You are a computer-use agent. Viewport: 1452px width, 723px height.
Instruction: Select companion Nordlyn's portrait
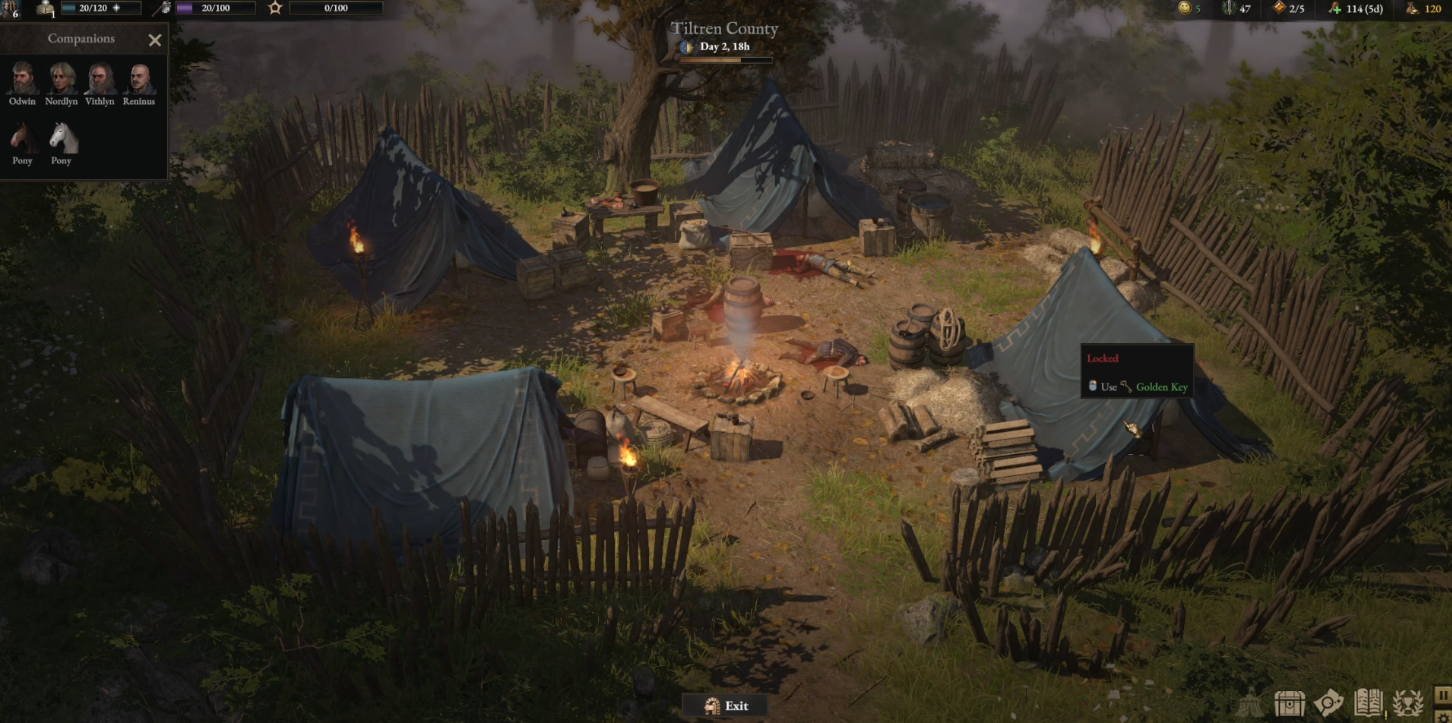coord(62,79)
